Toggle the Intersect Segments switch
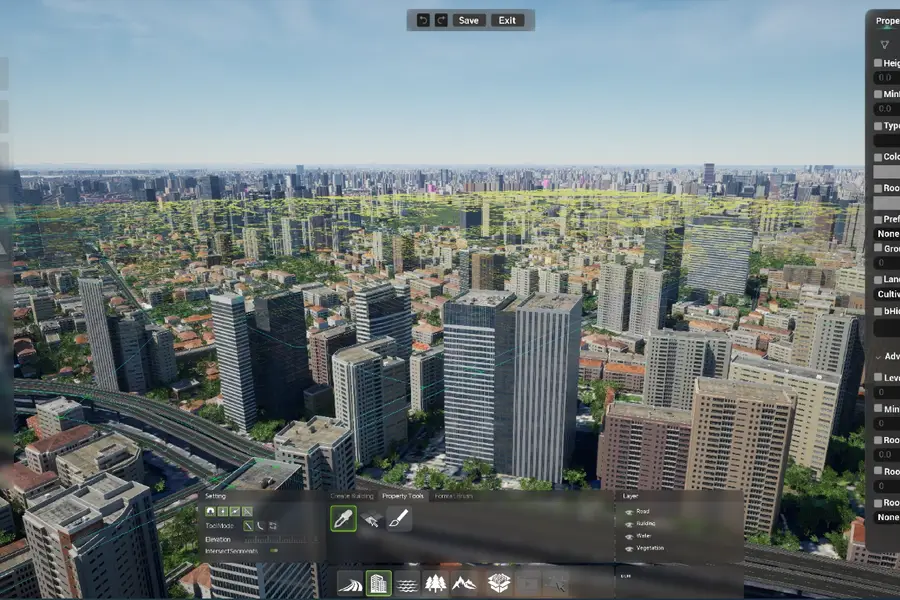Viewport: 900px width, 600px height. (x=272, y=551)
